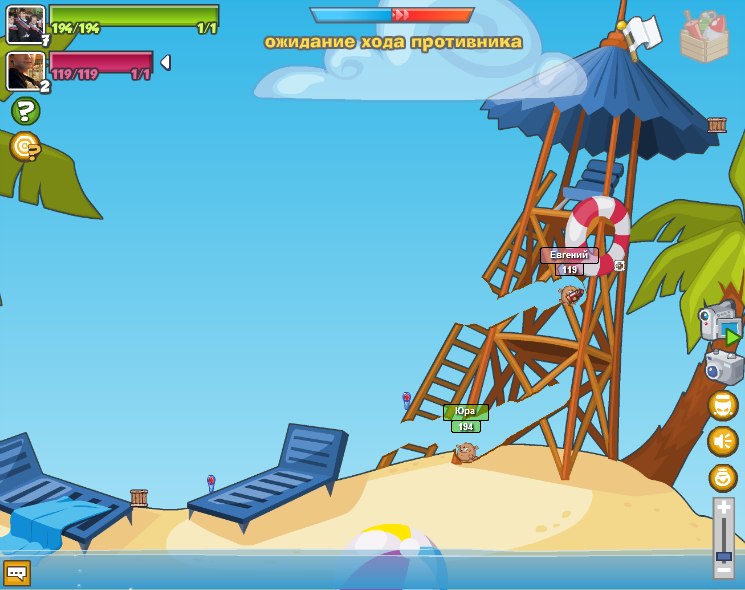Select the level 7 player avatar
The height and width of the screenshot is (590, 745).
25,24
